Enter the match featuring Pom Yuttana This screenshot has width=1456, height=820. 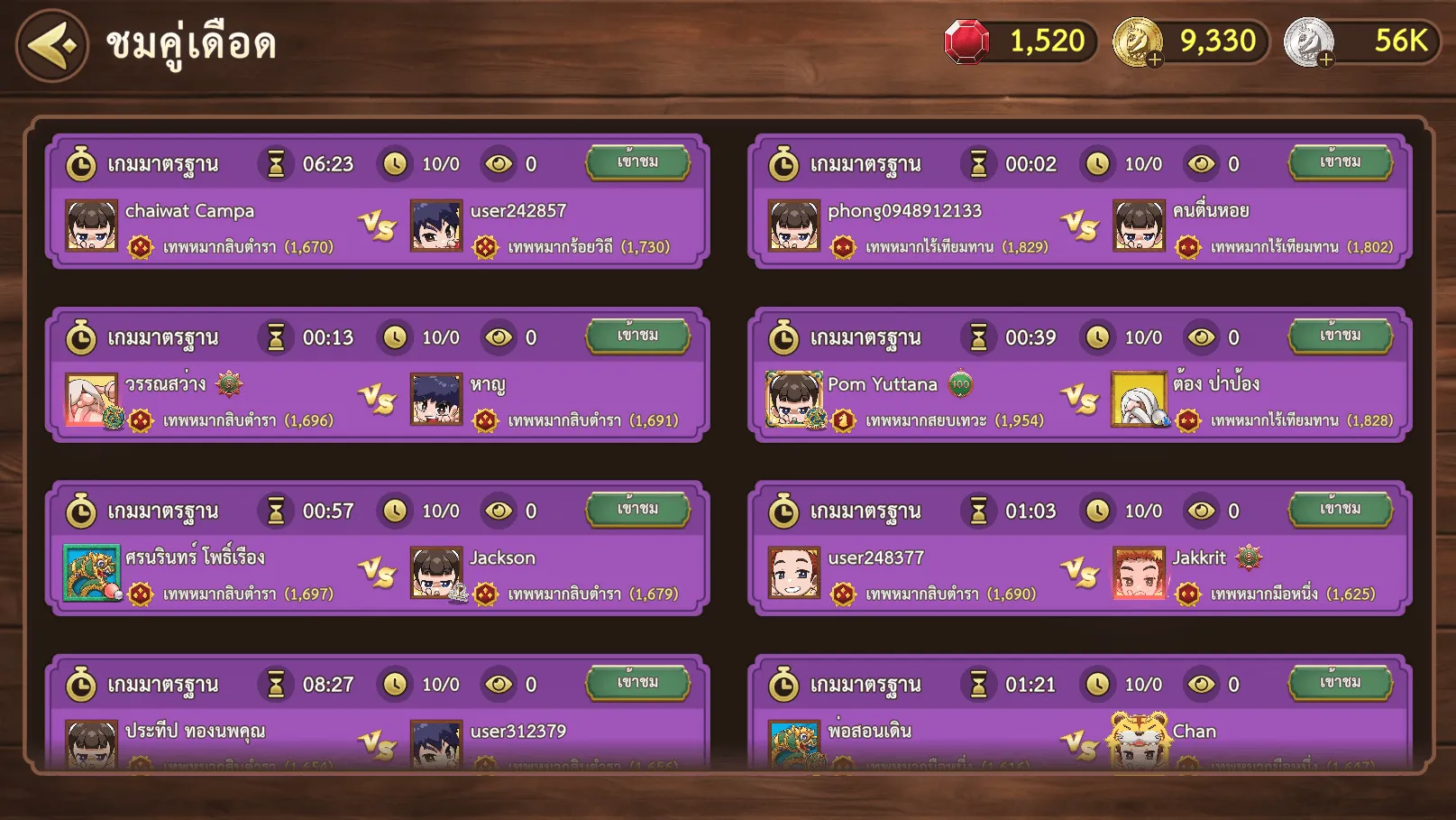1340,336
